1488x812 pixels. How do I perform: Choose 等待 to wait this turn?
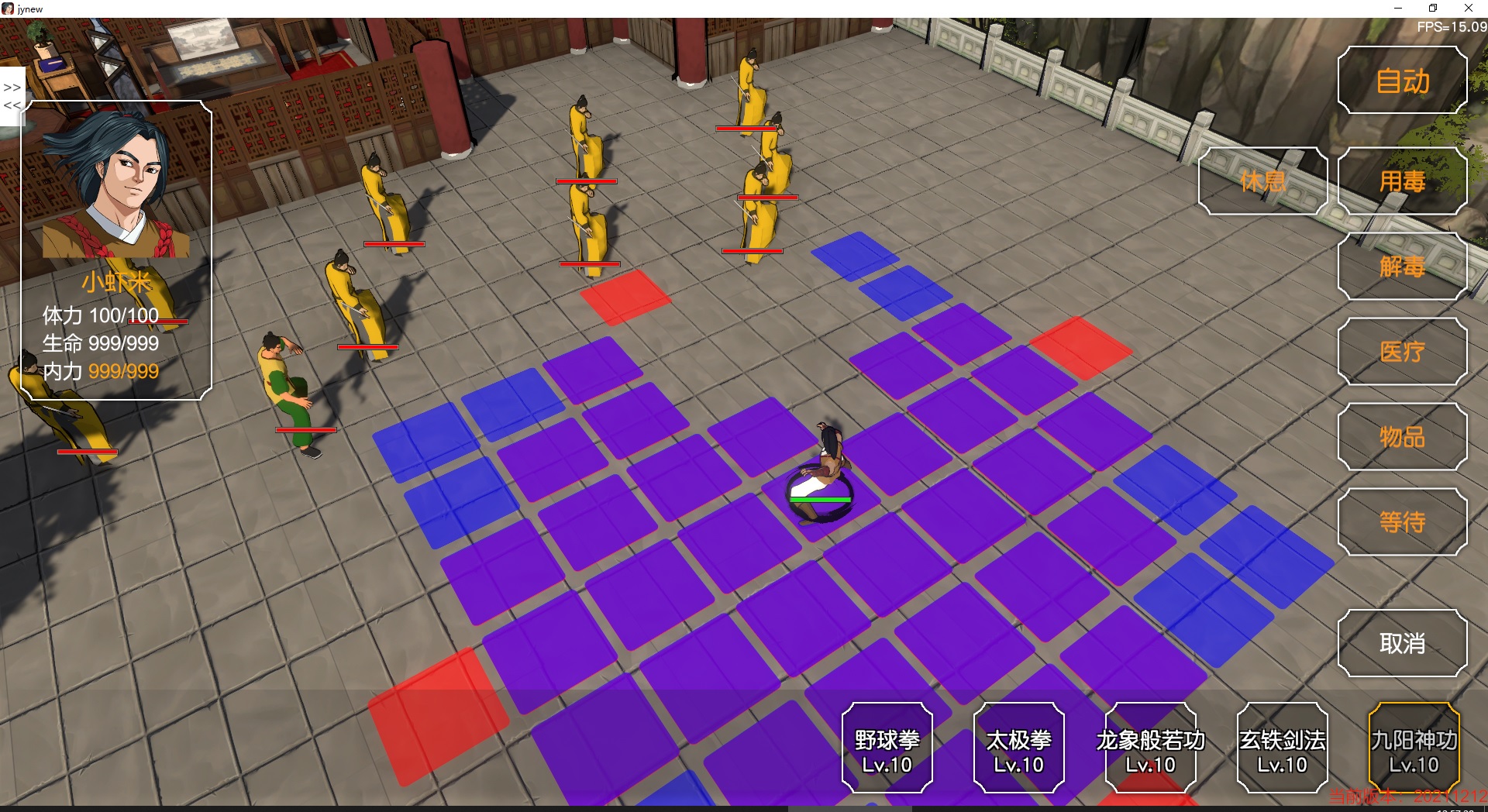1403,522
